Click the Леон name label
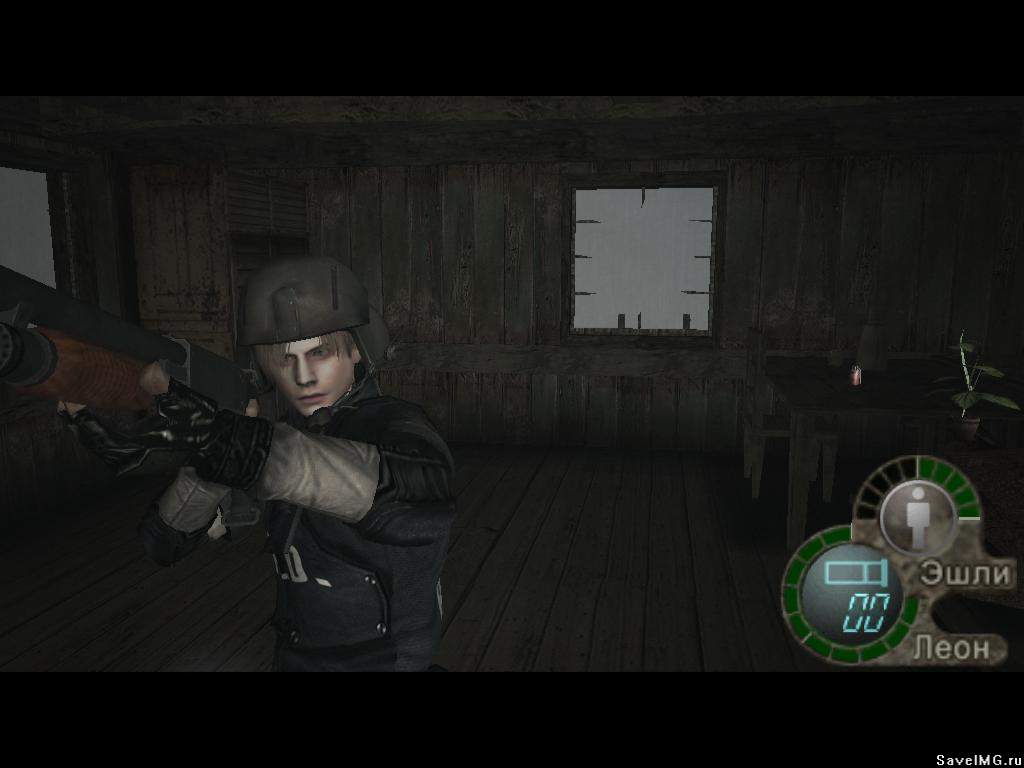The width and height of the screenshot is (1024, 768). click(951, 647)
